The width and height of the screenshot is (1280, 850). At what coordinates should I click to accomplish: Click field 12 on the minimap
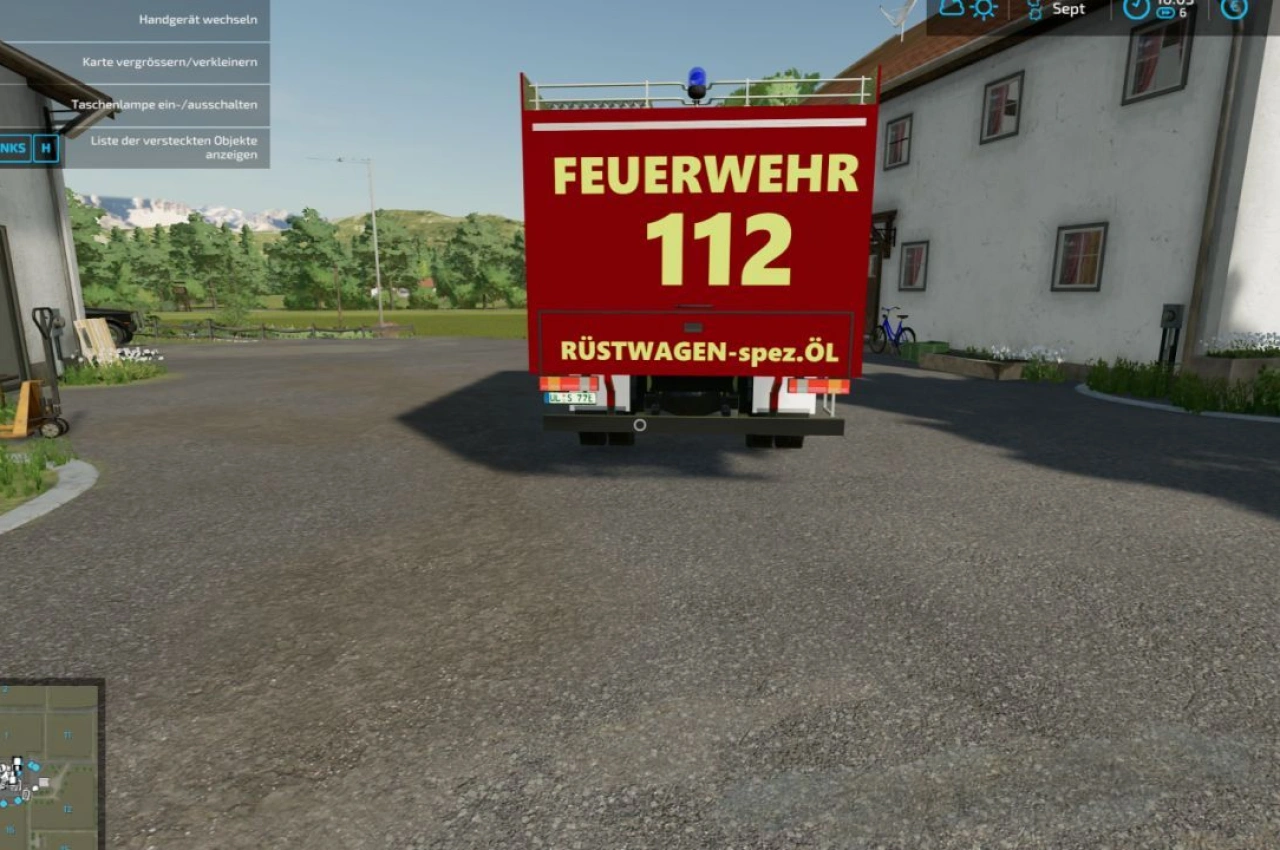tap(68, 809)
